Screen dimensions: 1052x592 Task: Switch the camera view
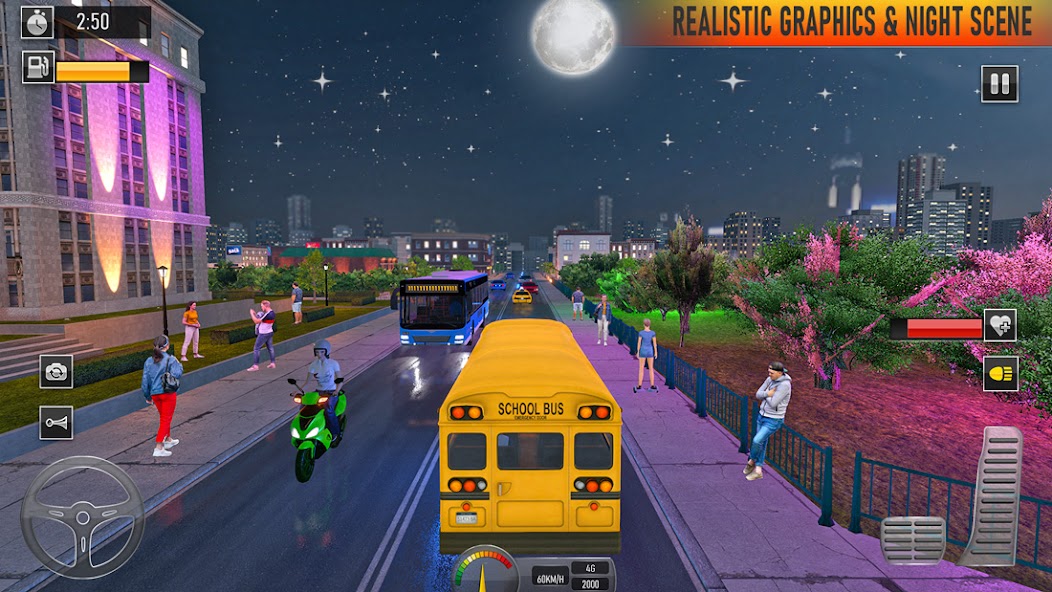56,371
